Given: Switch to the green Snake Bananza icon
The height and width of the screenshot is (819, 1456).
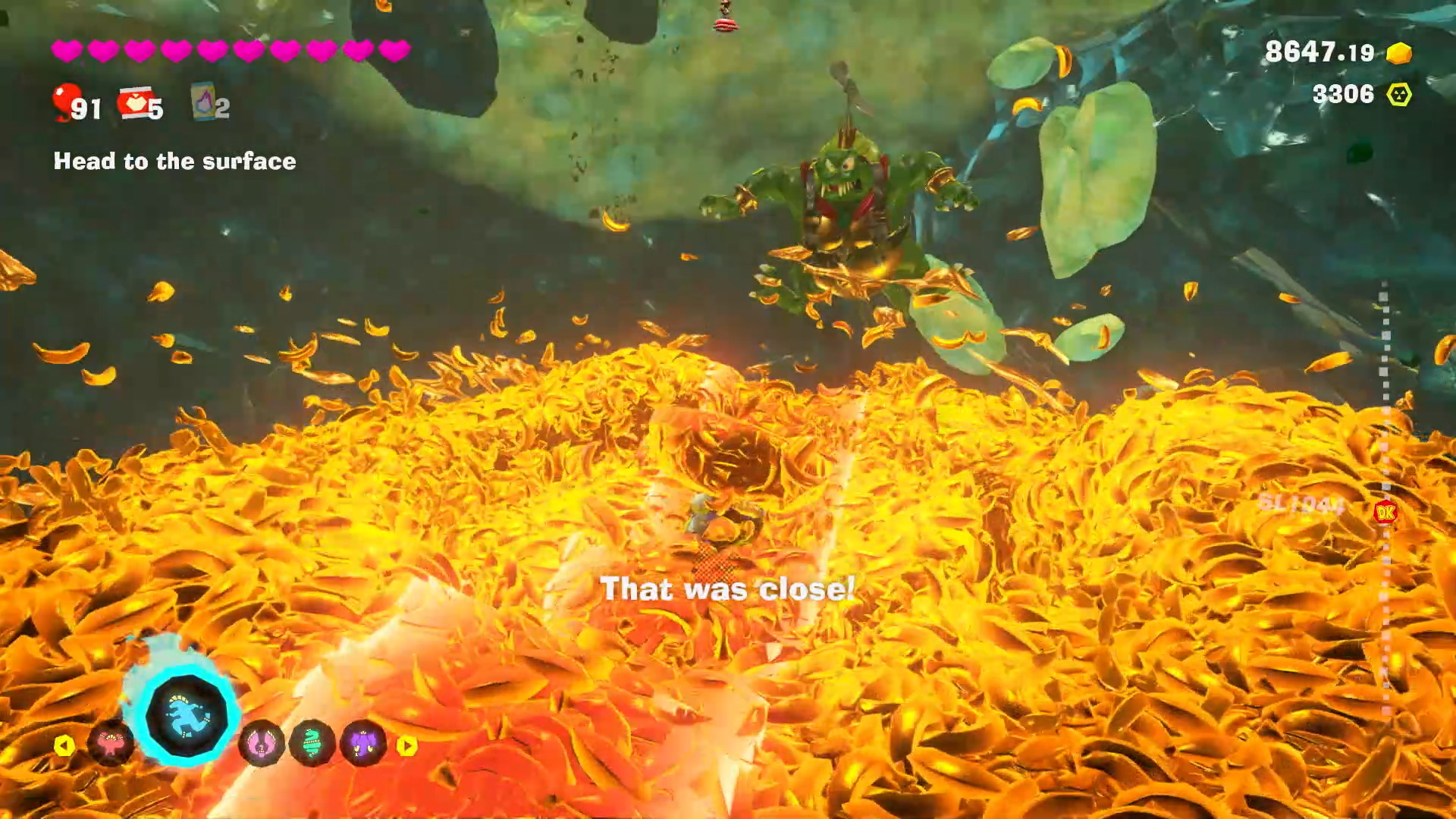Looking at the screenshot, I should click(x=312, y=745).
